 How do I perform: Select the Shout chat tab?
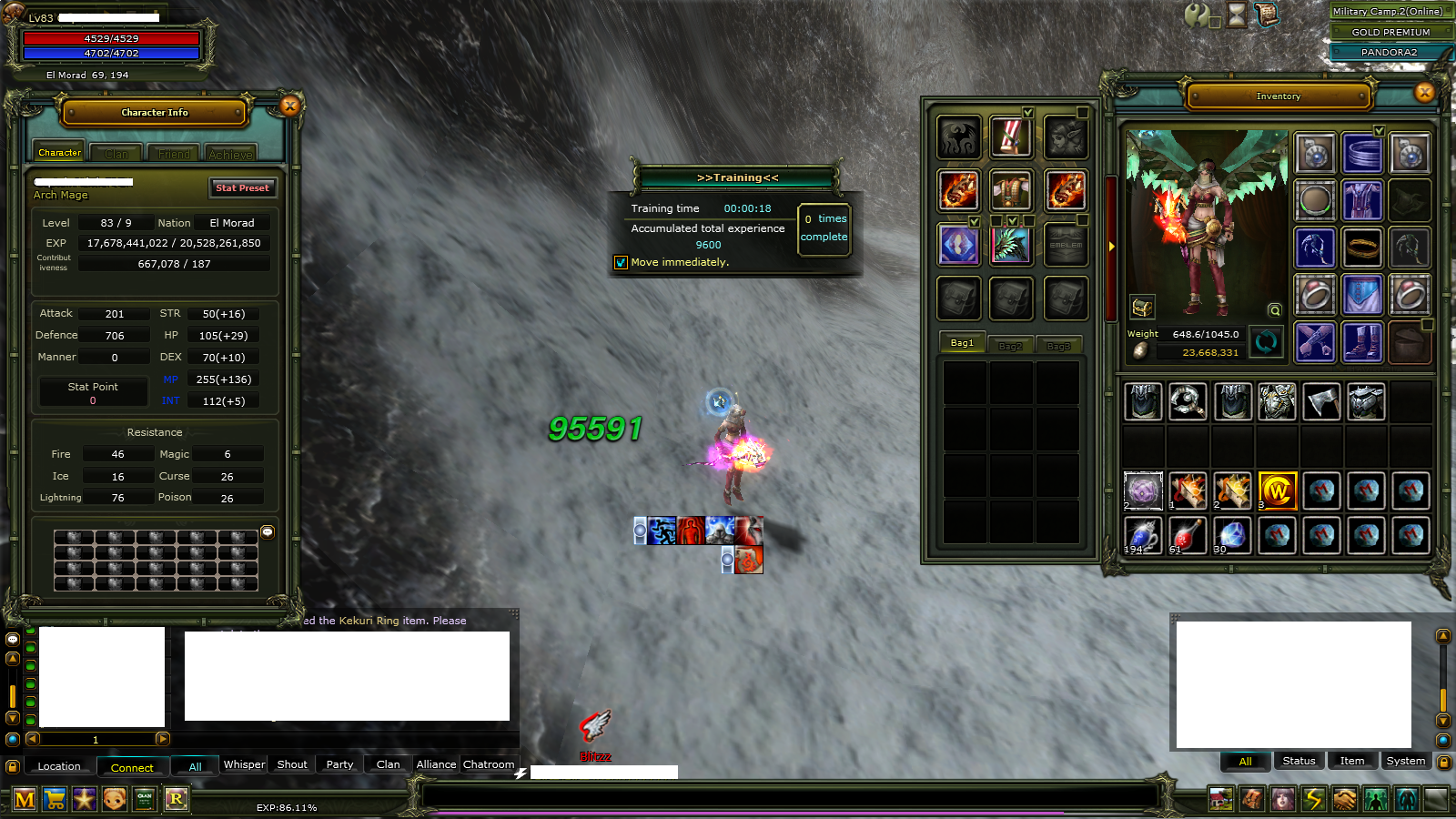point(291,764)
